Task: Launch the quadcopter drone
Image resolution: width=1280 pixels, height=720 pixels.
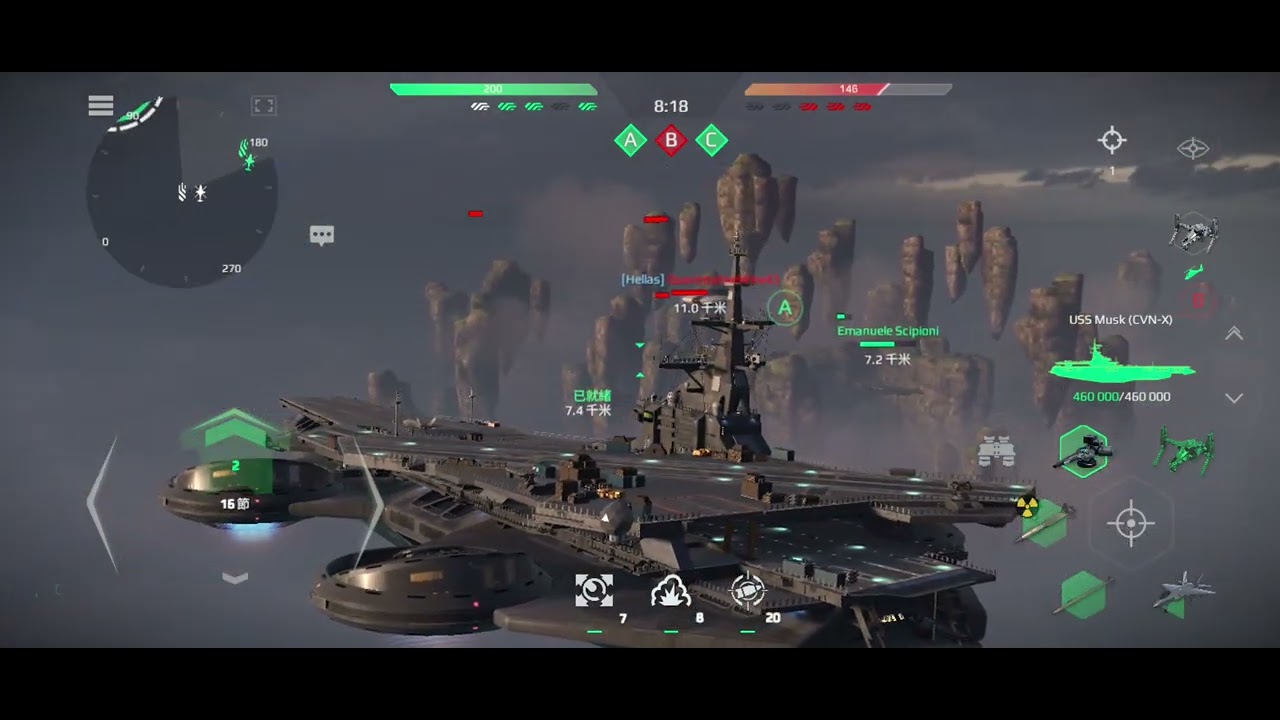Action: tap(1193, 232)
